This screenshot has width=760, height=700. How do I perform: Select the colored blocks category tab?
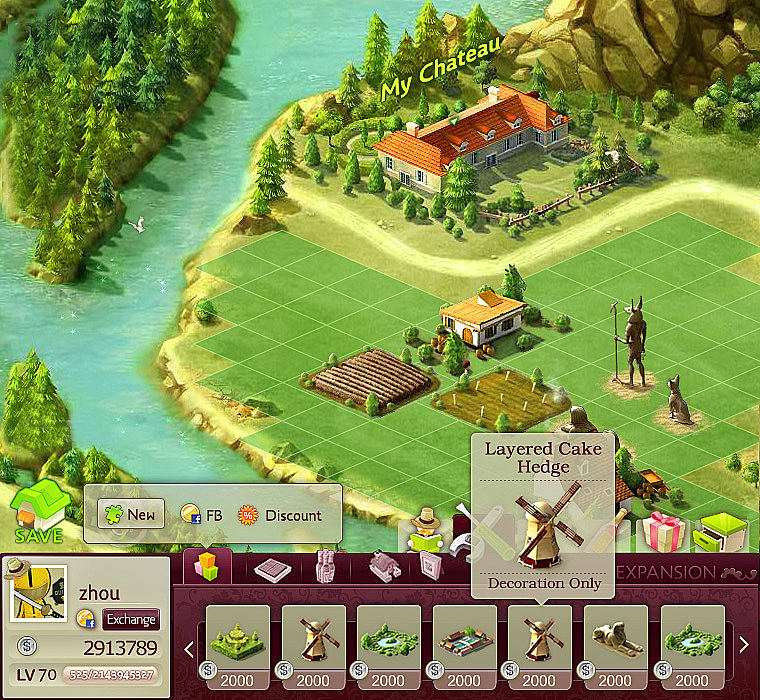[207, 566]
